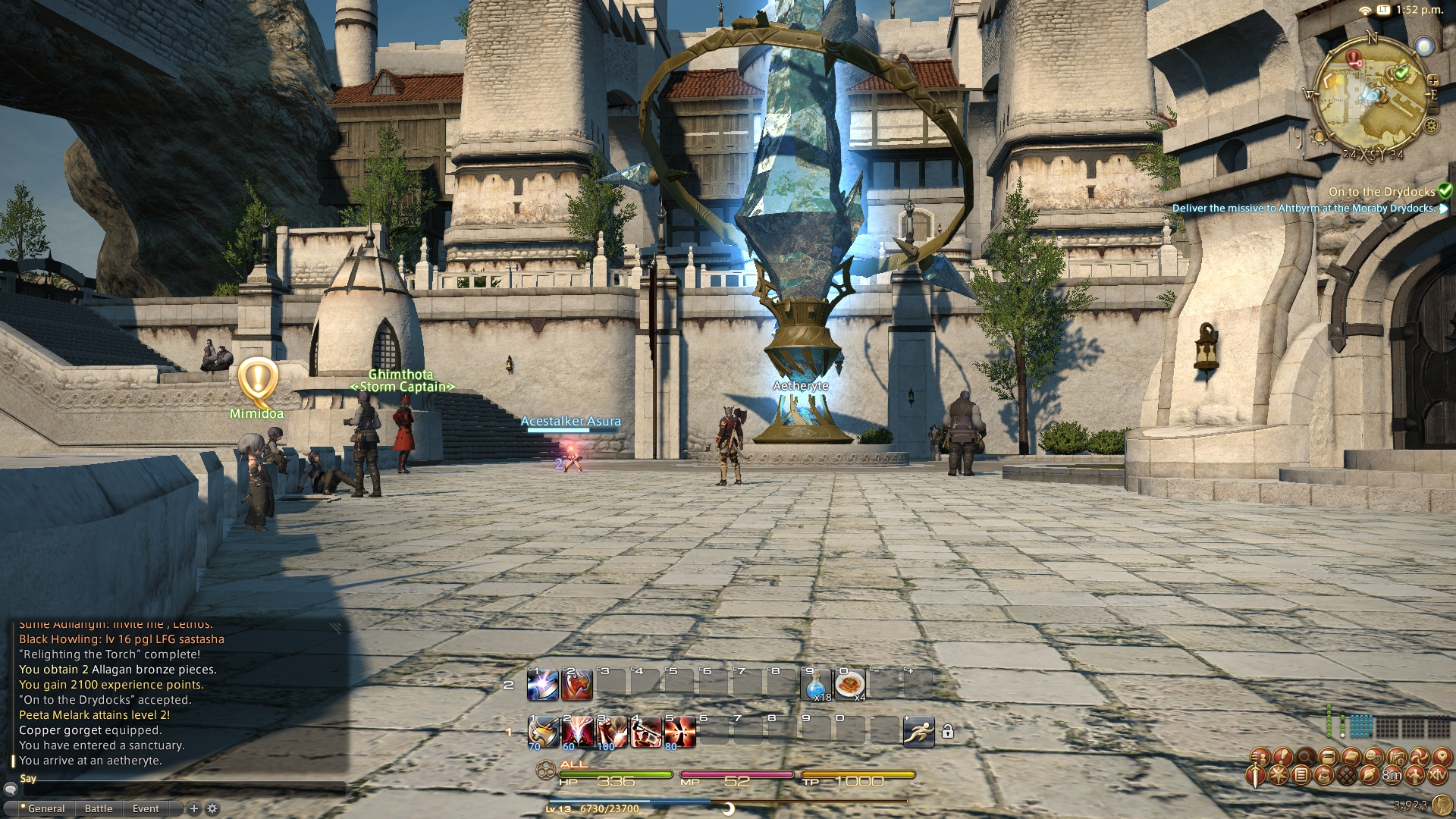Activate the clenched fist ability costing 100
Image resolution: width=1456 pixels, height=819 pixels.
click(611, 731)
